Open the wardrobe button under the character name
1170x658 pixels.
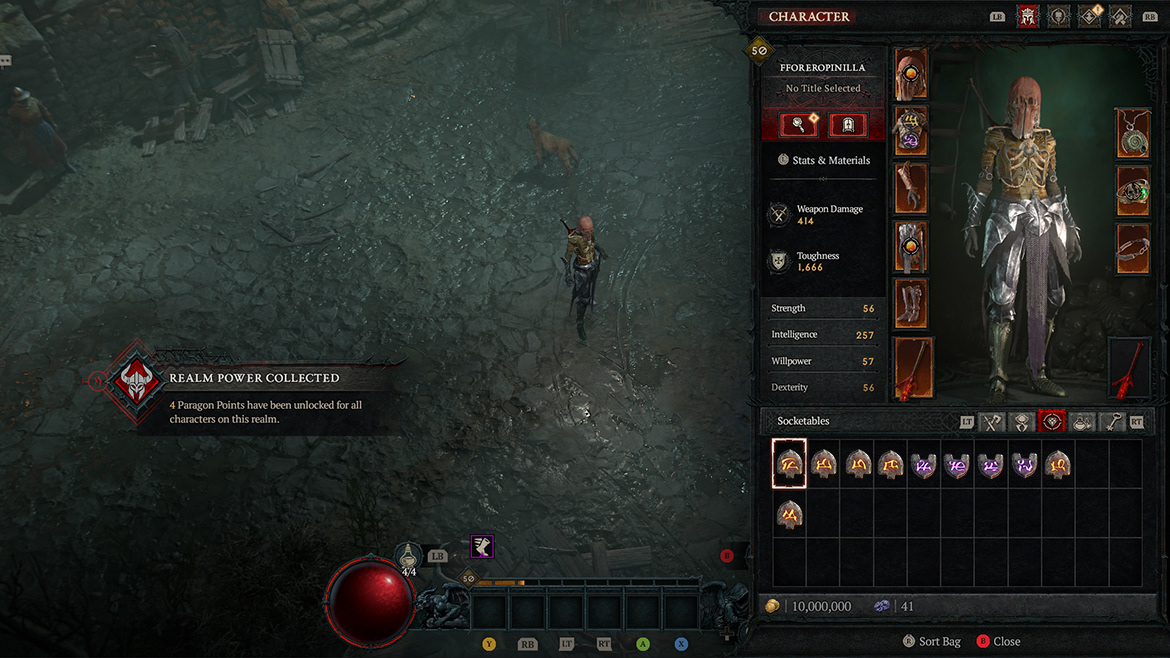[847, 124]
